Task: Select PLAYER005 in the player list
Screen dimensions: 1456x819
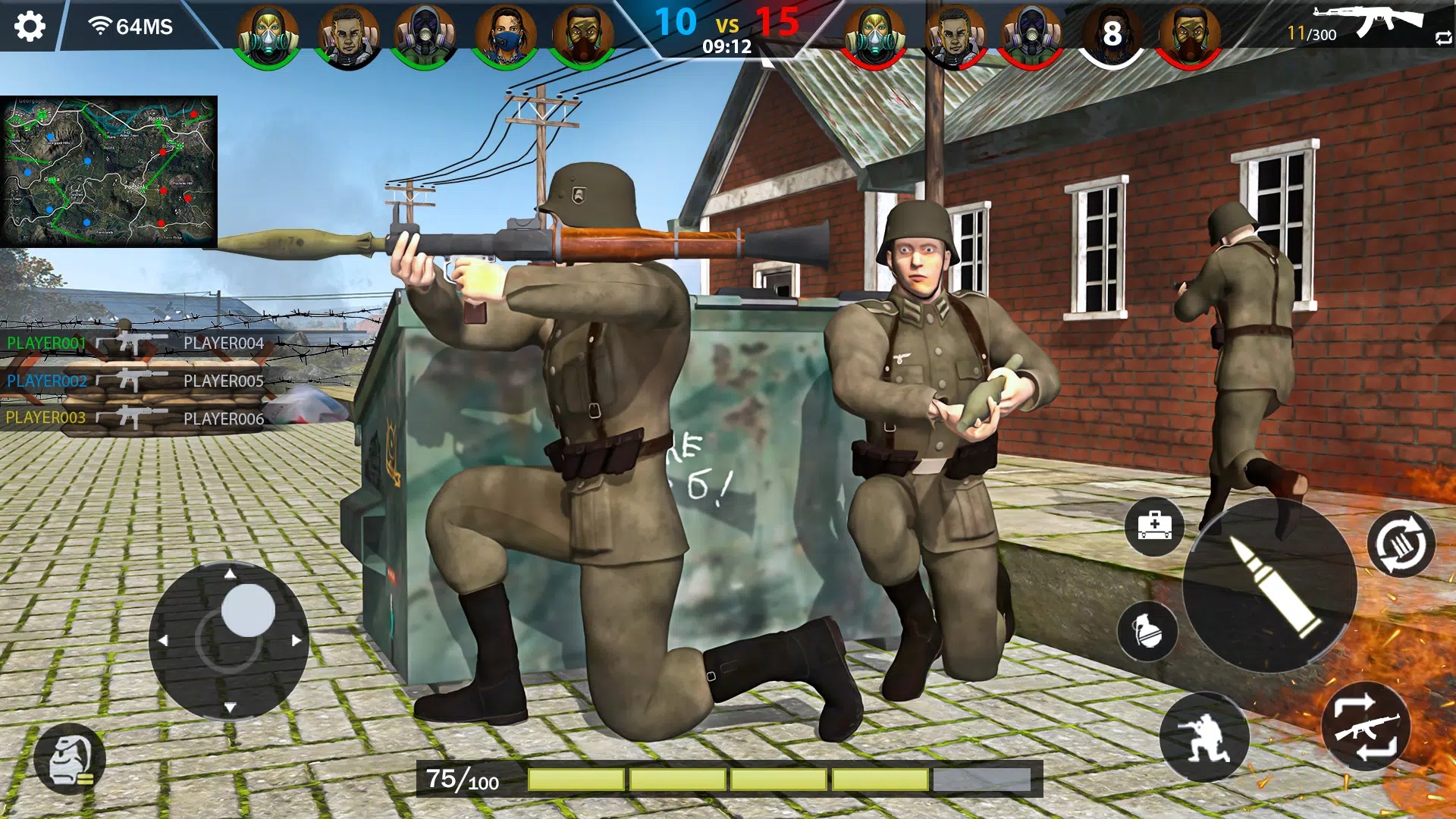Action: [224, 381]
